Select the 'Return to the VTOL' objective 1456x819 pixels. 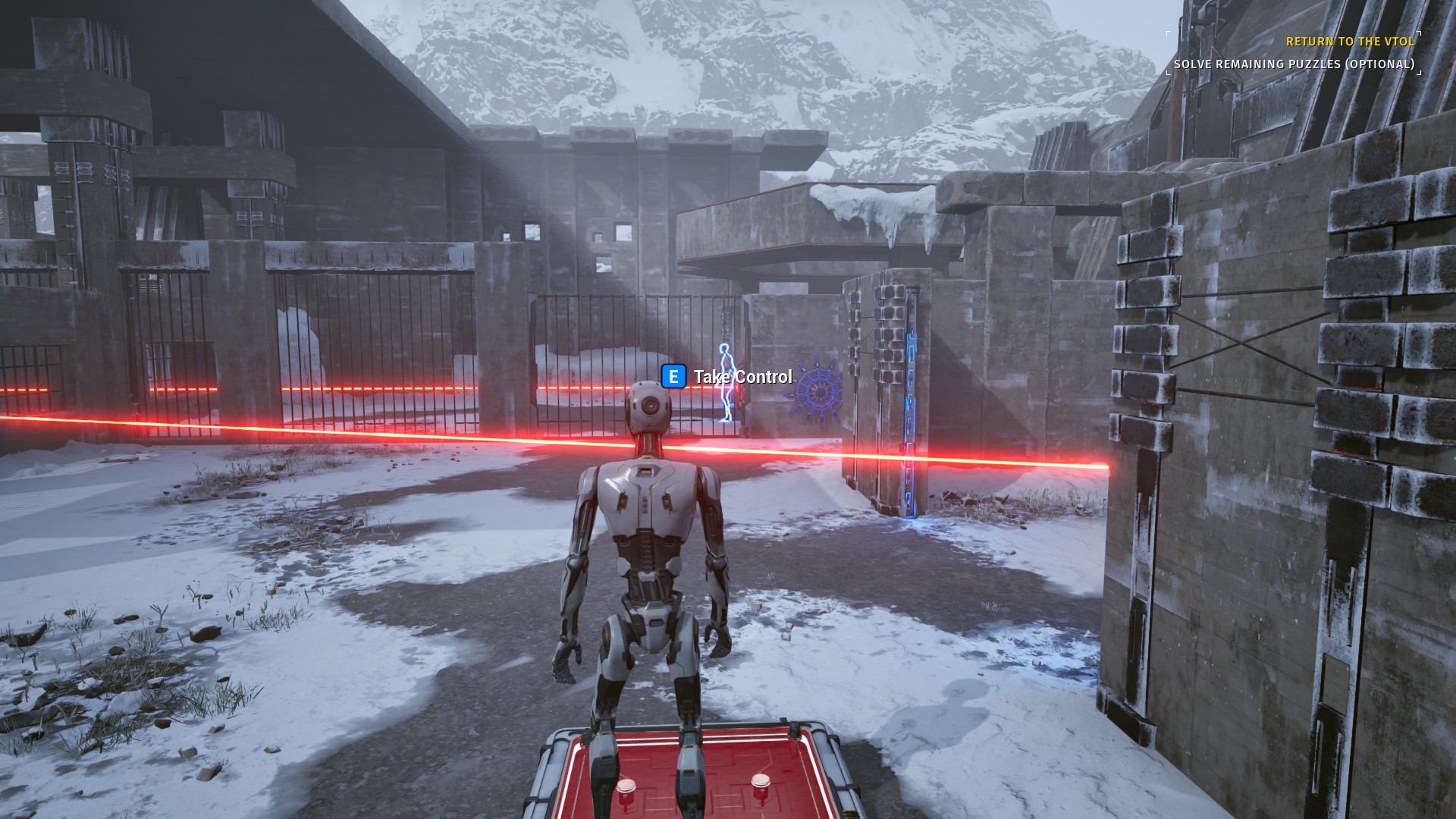[1350, 42]
